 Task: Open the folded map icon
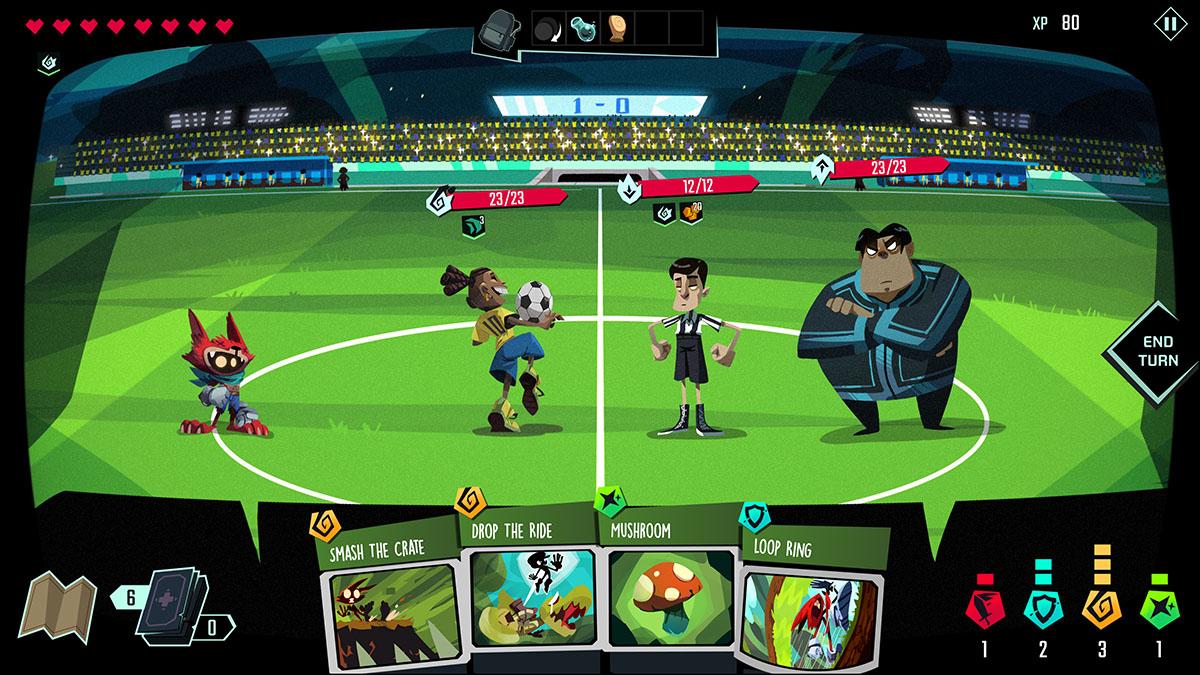57,605
